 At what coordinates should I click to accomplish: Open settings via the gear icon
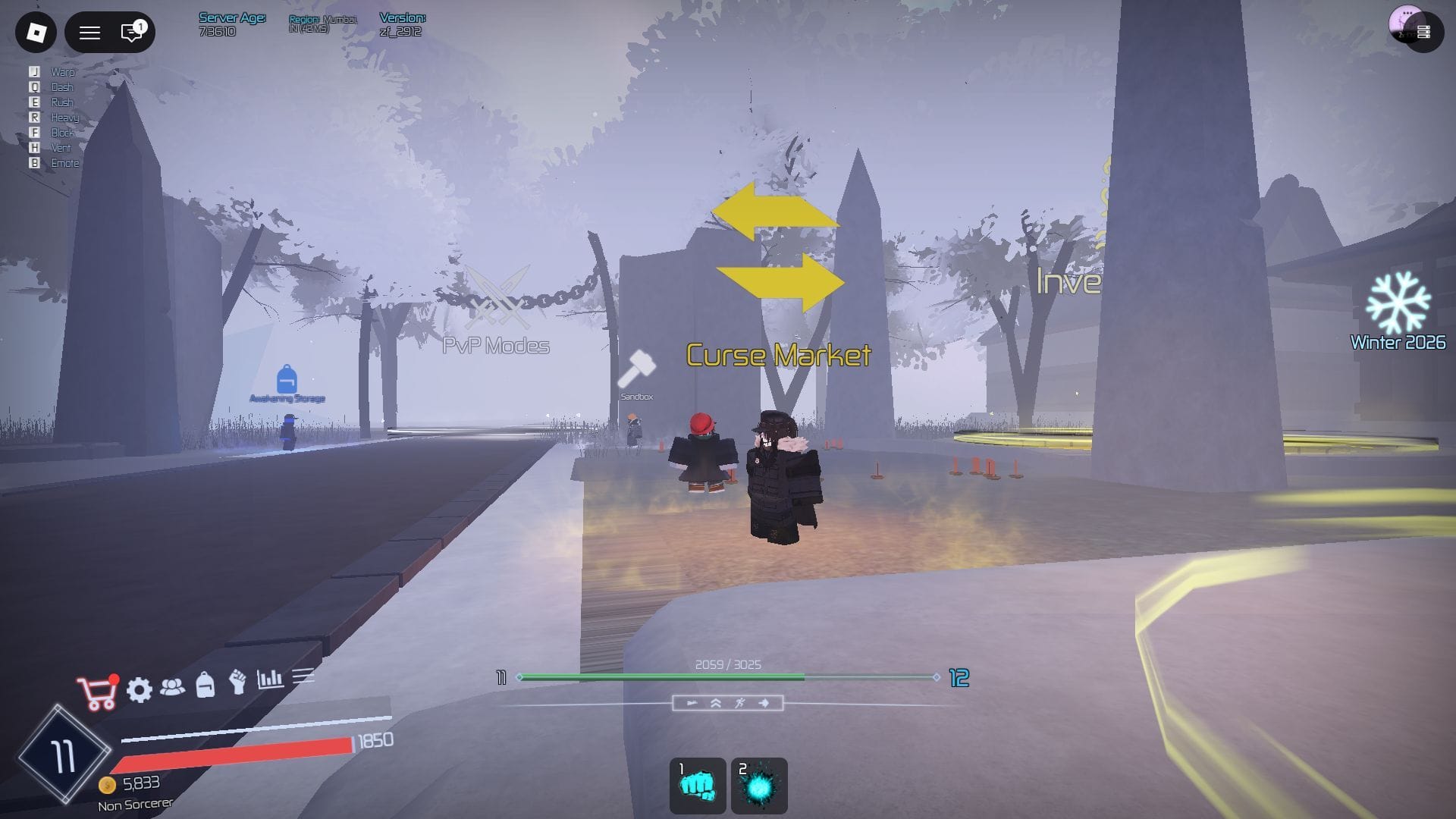pyautogui.click(x=140, y=689)
